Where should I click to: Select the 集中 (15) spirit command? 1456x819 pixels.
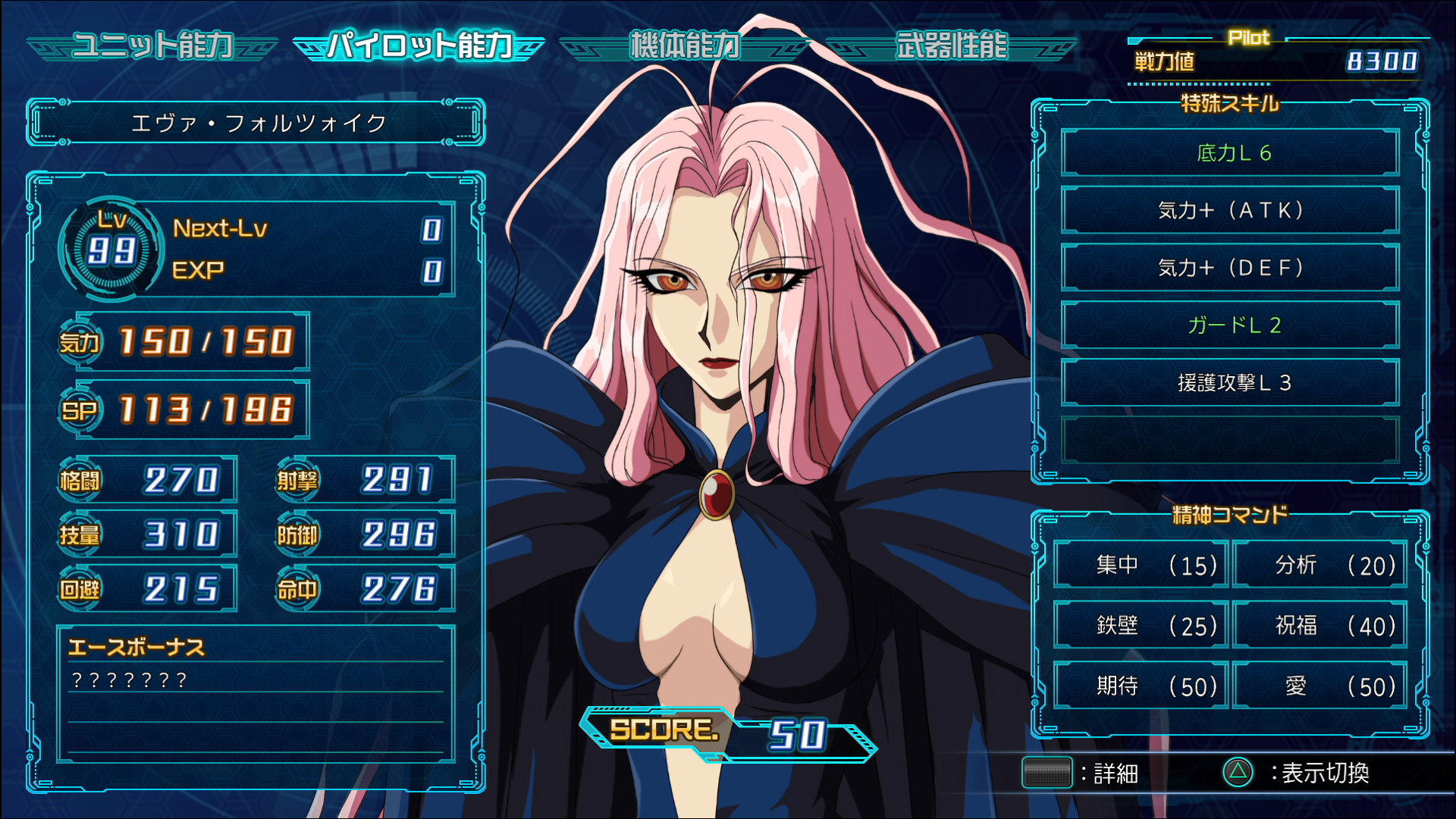click(1141, 565)
